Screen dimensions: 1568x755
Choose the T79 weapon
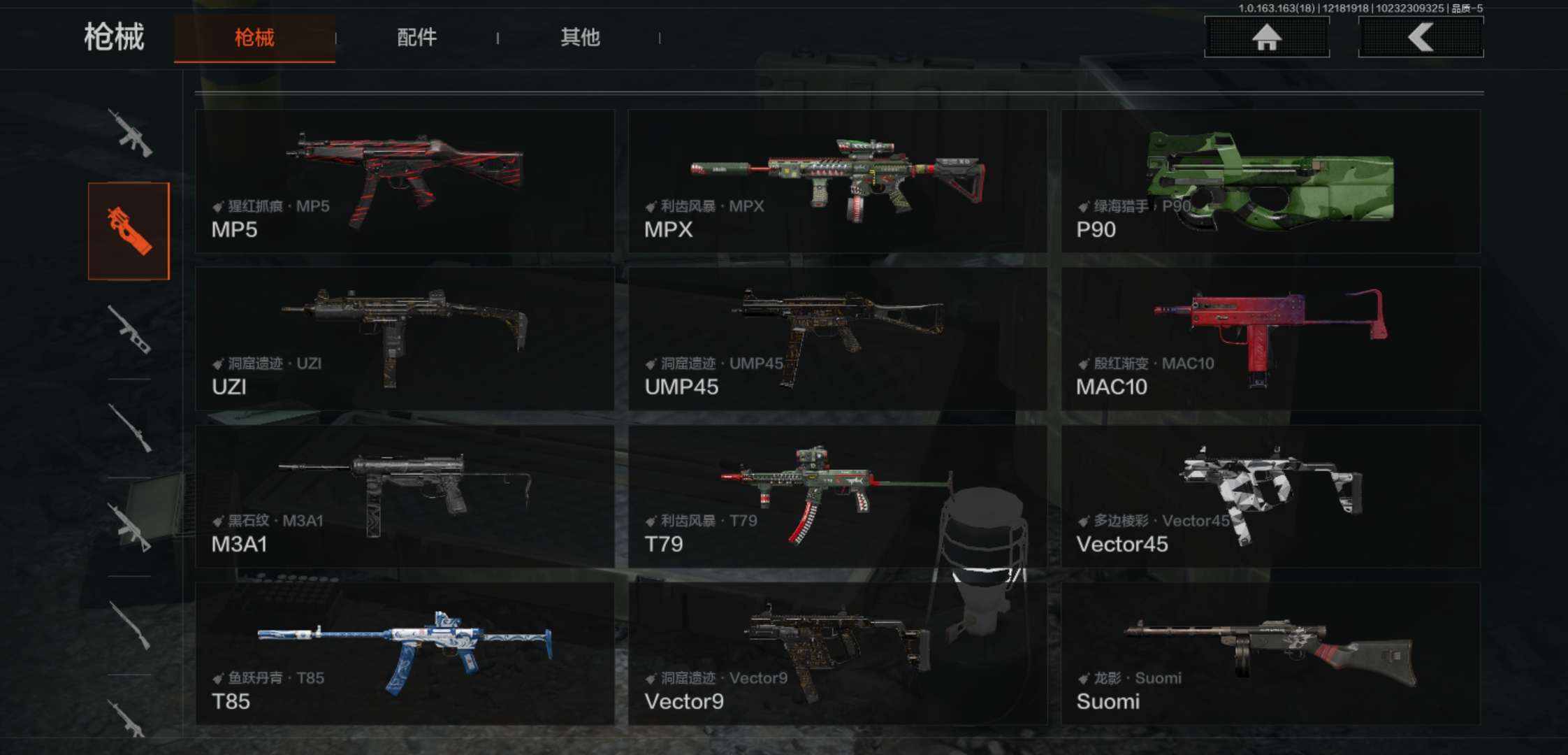tap(837, 496)
